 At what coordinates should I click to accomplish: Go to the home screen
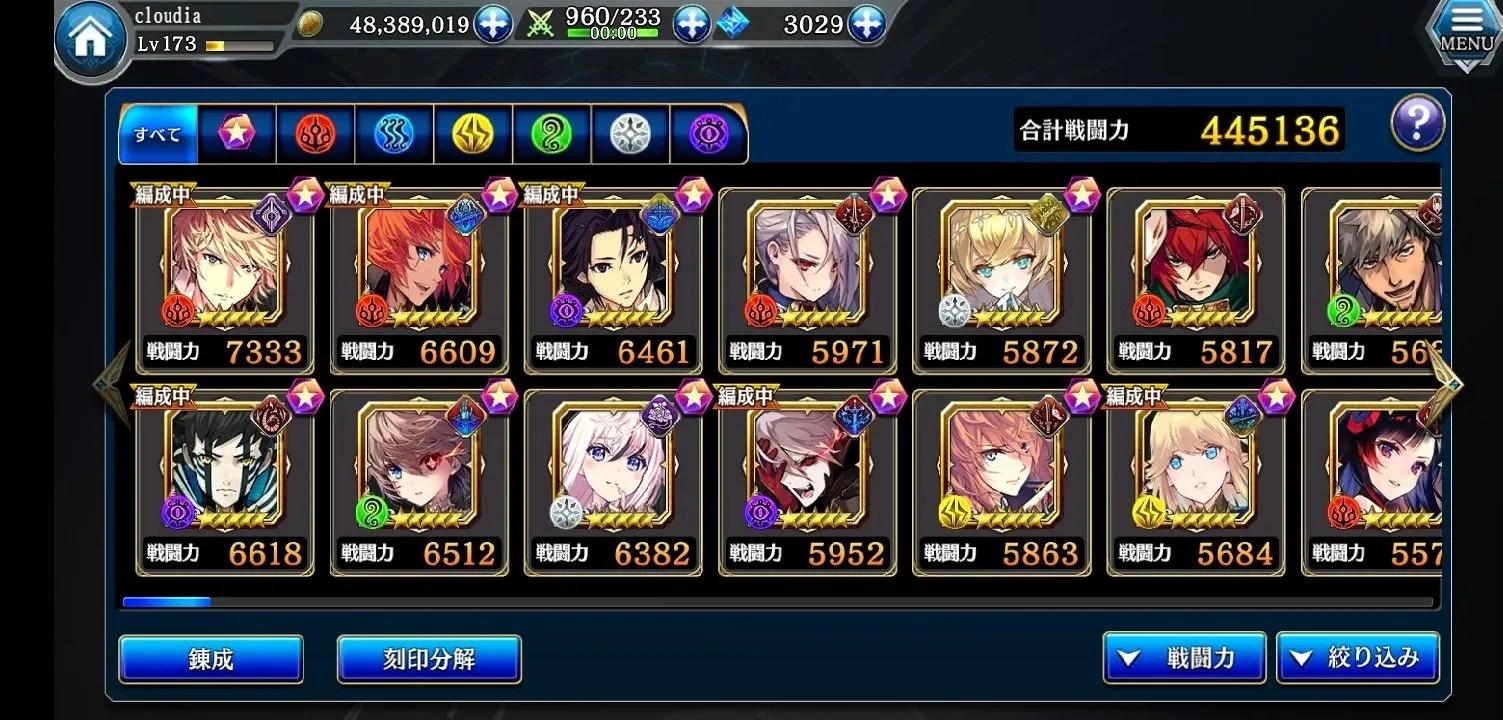pos(90,40)
